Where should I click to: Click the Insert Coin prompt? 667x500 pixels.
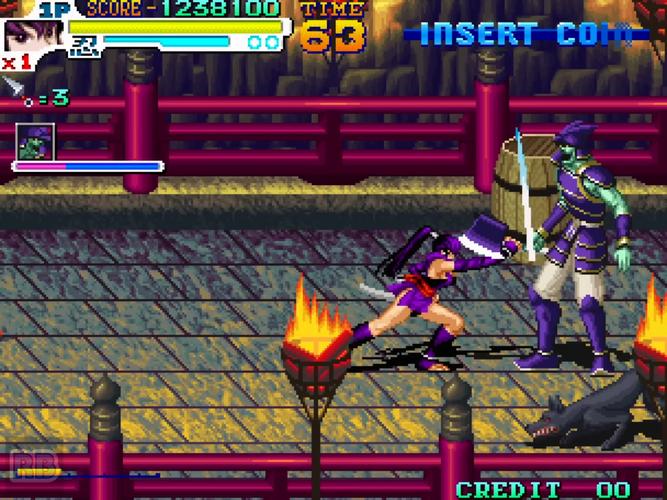525,34
